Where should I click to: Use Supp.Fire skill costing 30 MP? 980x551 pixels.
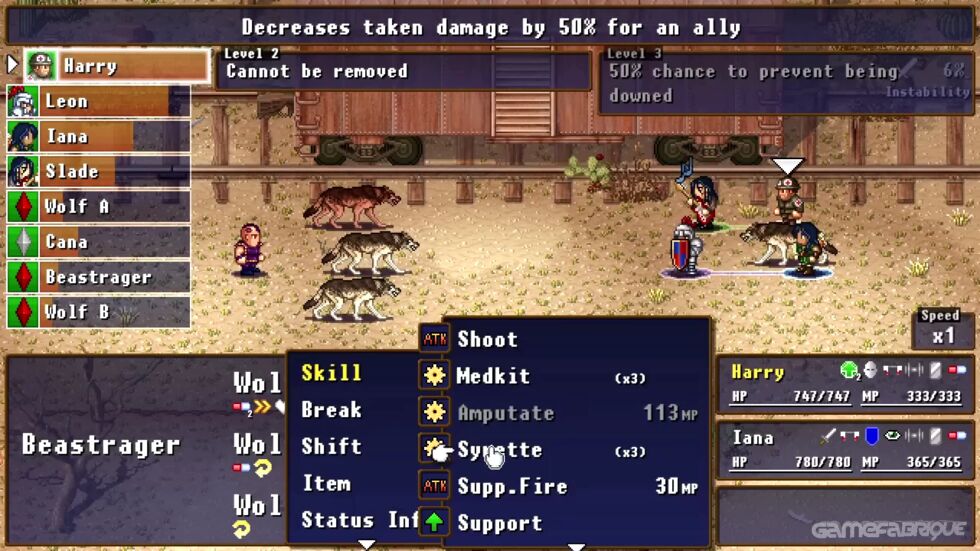pos(512,487)
